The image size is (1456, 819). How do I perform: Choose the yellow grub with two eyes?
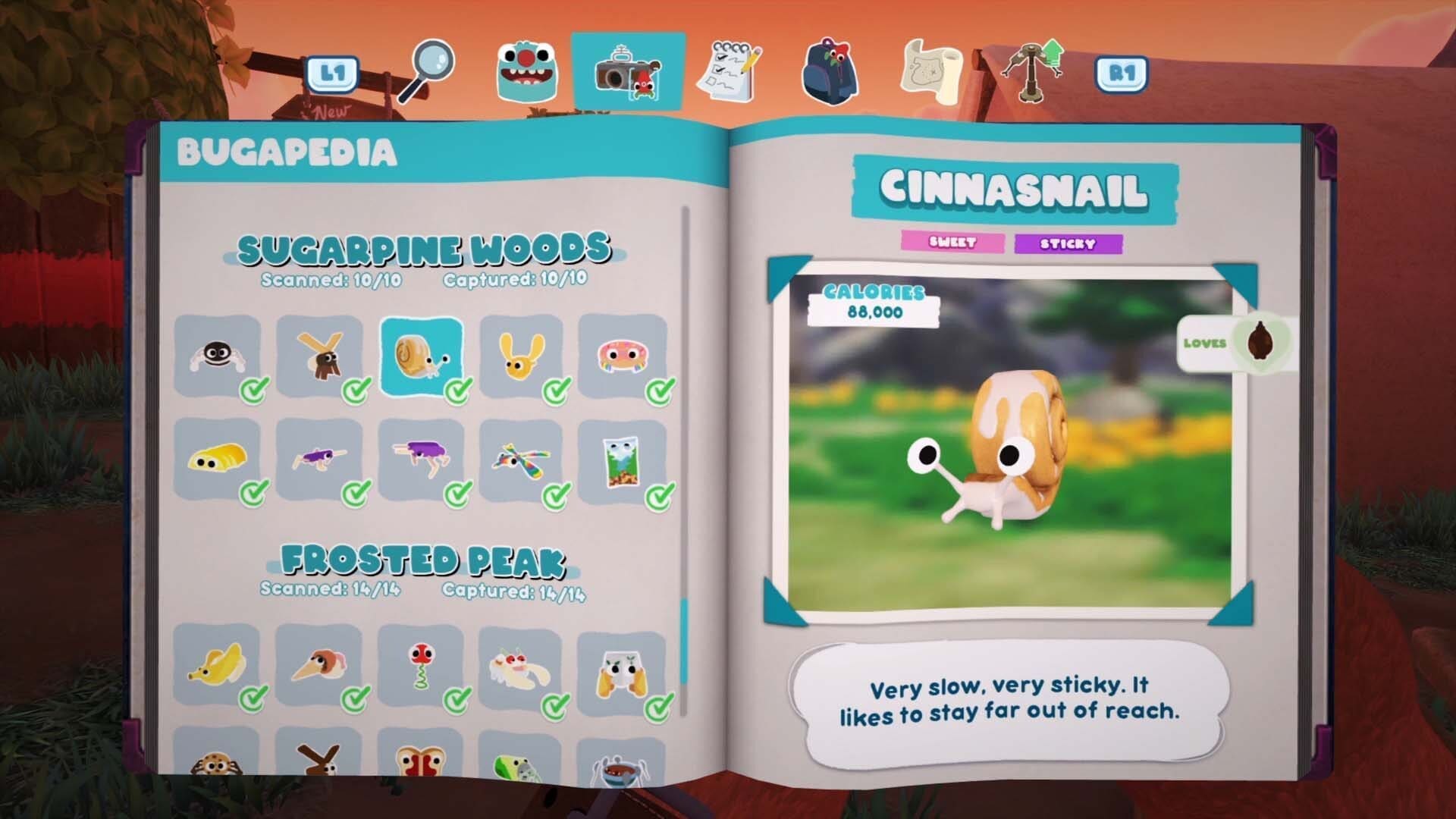[218, 459]
